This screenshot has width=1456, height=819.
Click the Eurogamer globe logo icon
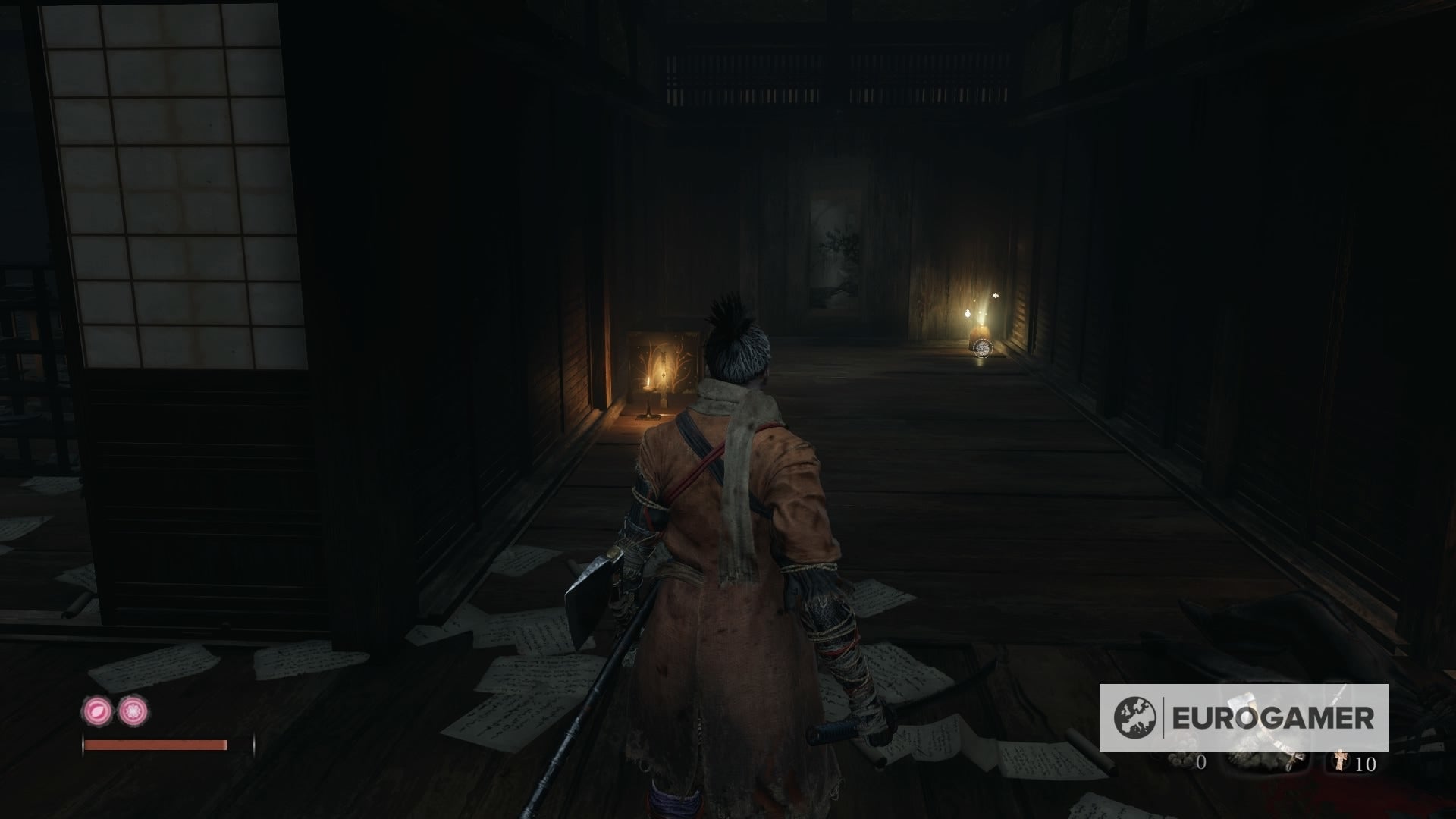tap(1134, 717)
